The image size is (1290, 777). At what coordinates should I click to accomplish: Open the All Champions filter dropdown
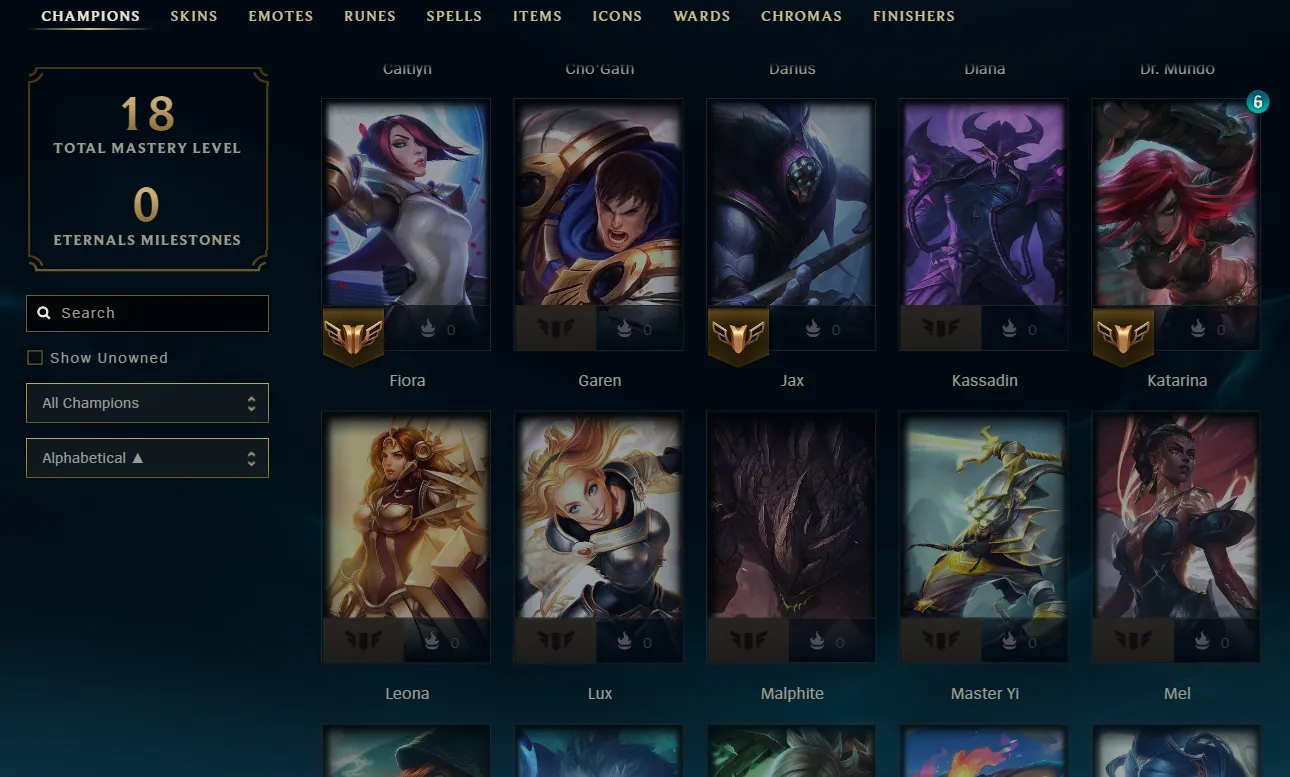tap(147, 403)
